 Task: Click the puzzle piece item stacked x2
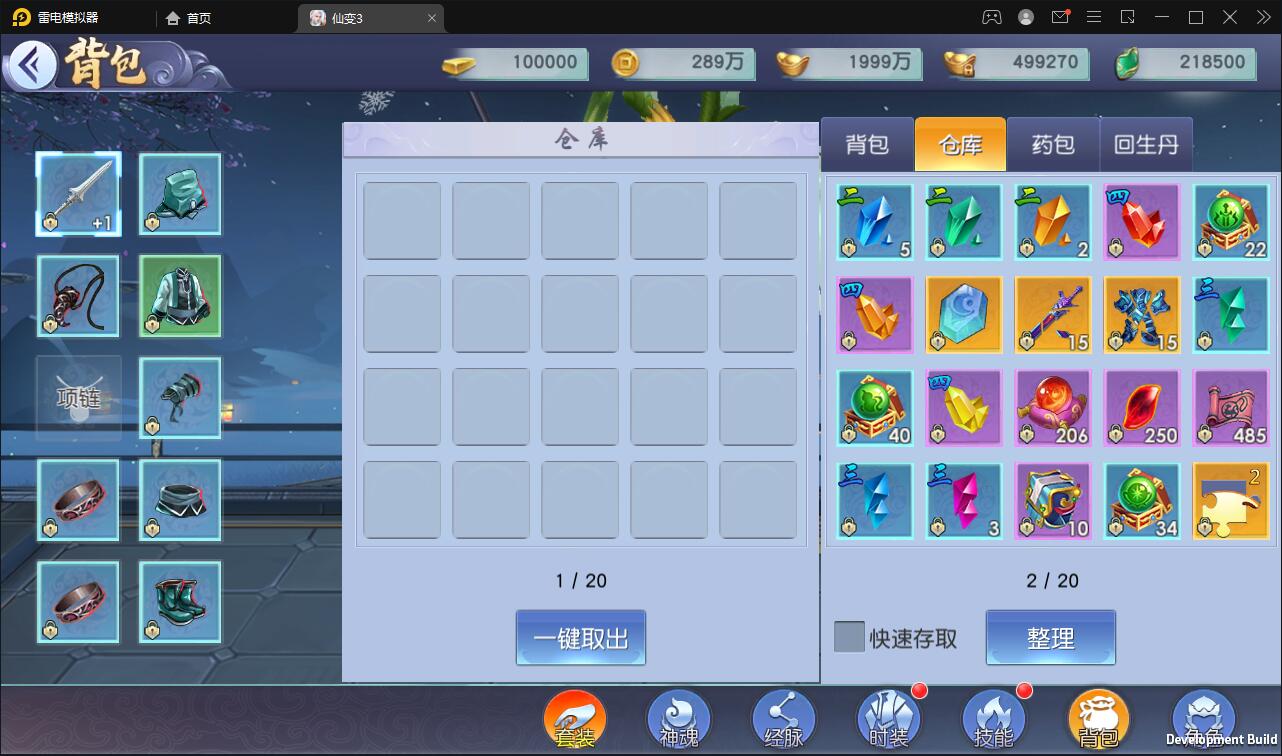(x=1230, y=500)
